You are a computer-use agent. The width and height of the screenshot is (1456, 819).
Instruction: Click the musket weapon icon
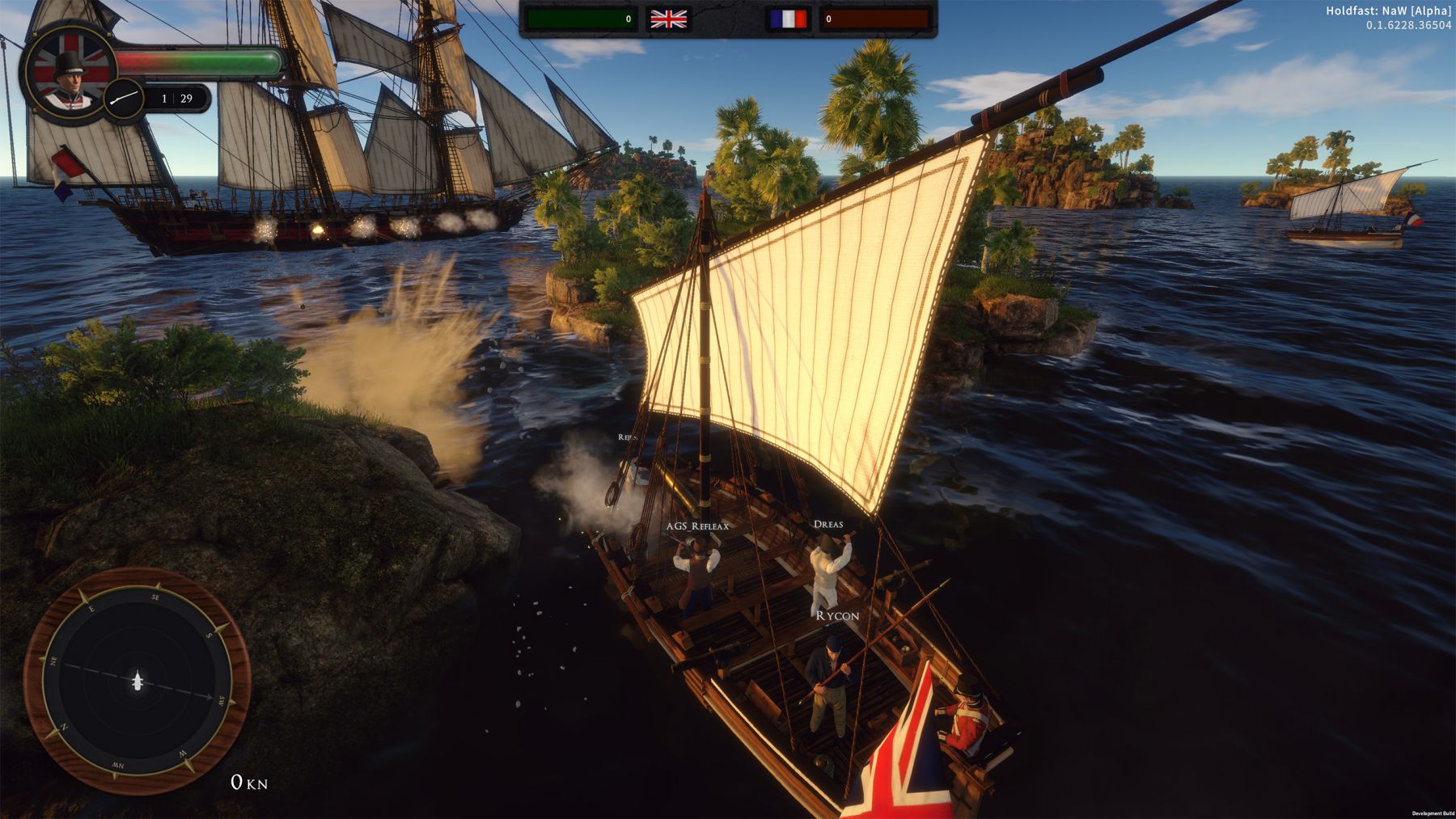(125, 99)
